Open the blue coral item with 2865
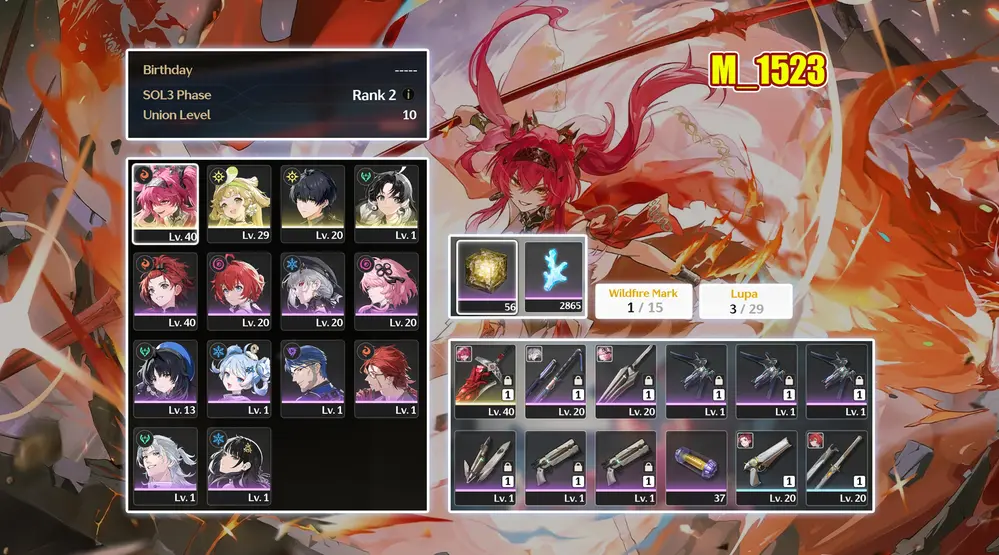999x555 pixels. [x=554, y=276]
